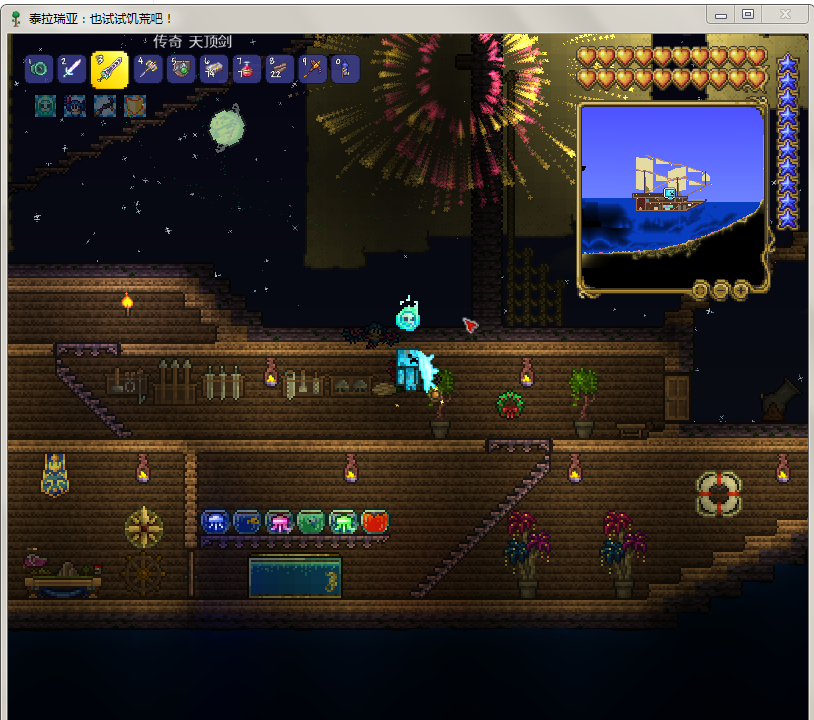The width and height of the screenshot is (814, 720).
Task: Click the minimap showing the ship
Action: pos(671,193)
